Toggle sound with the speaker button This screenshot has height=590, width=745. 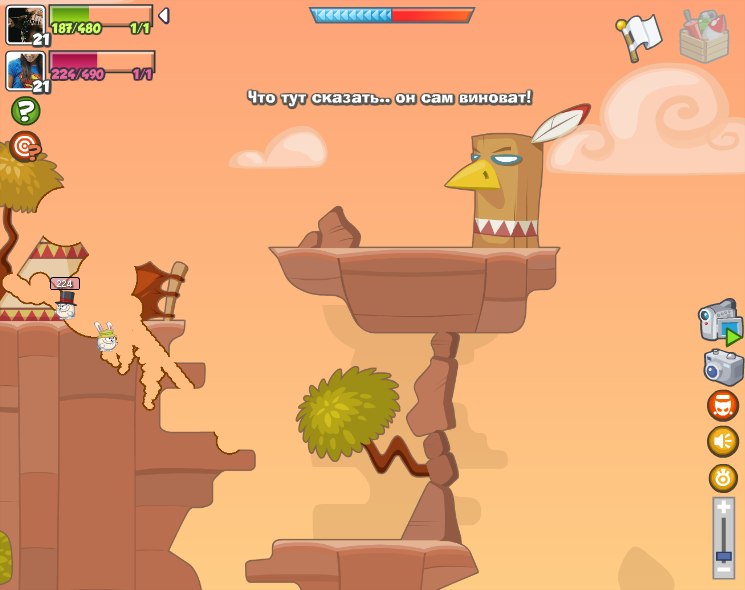pyautogui.click(x=723, y=441)
